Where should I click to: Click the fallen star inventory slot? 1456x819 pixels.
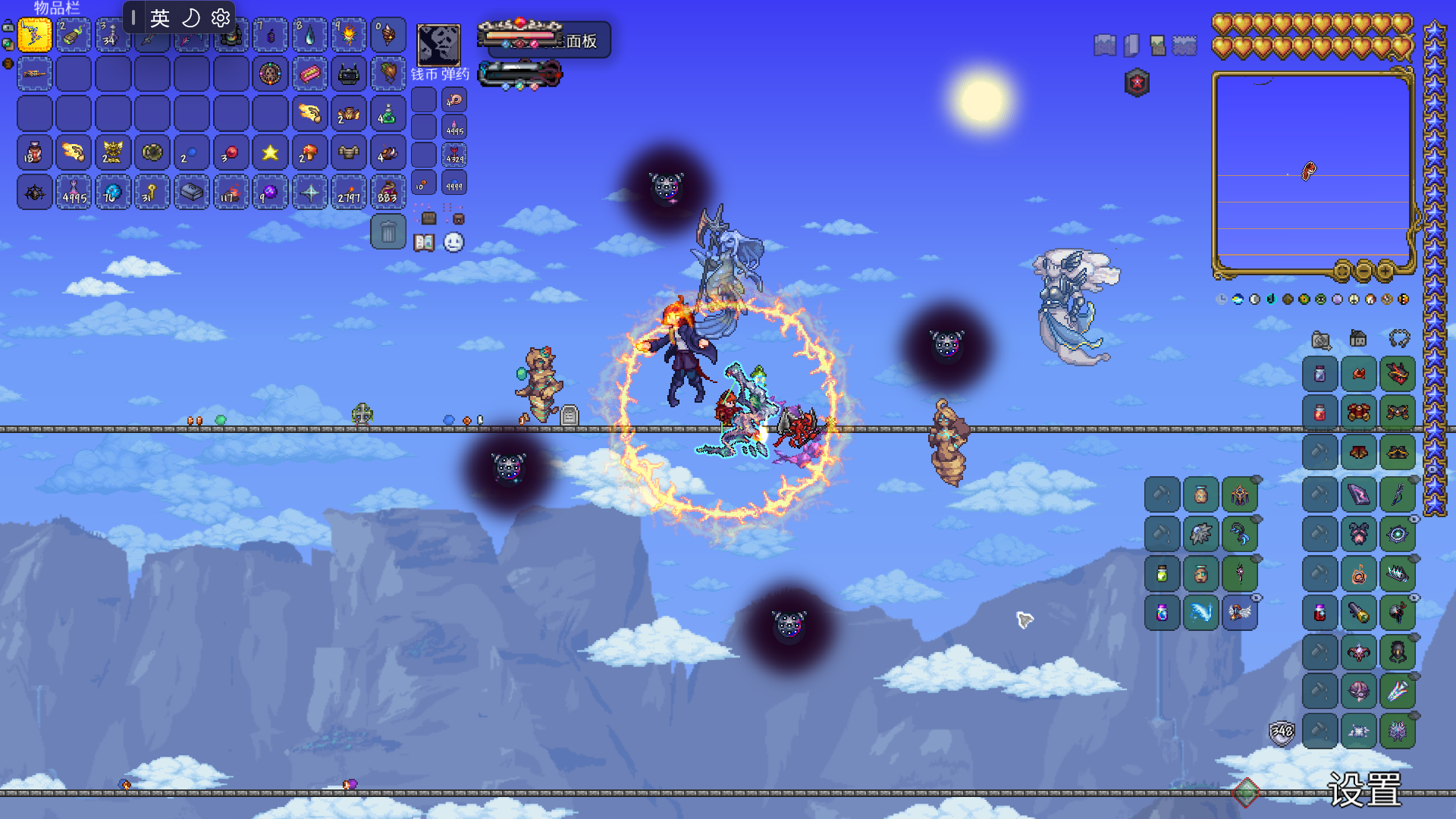pos(270,153)
